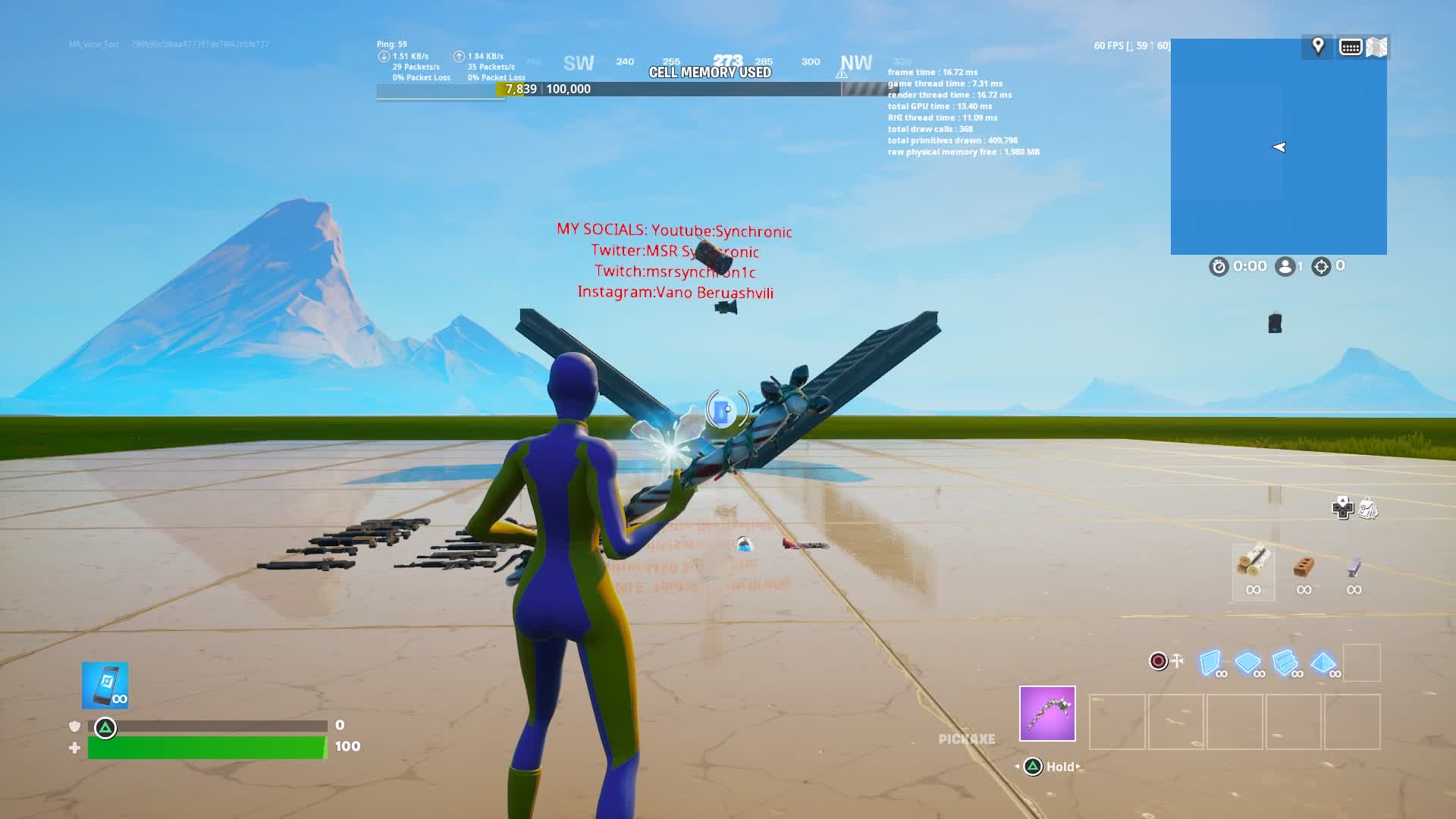Select the pickaxe hotbar slot
Image resolution: width=1456 pixels, height=819 pixels.
tap(1047, 714)
